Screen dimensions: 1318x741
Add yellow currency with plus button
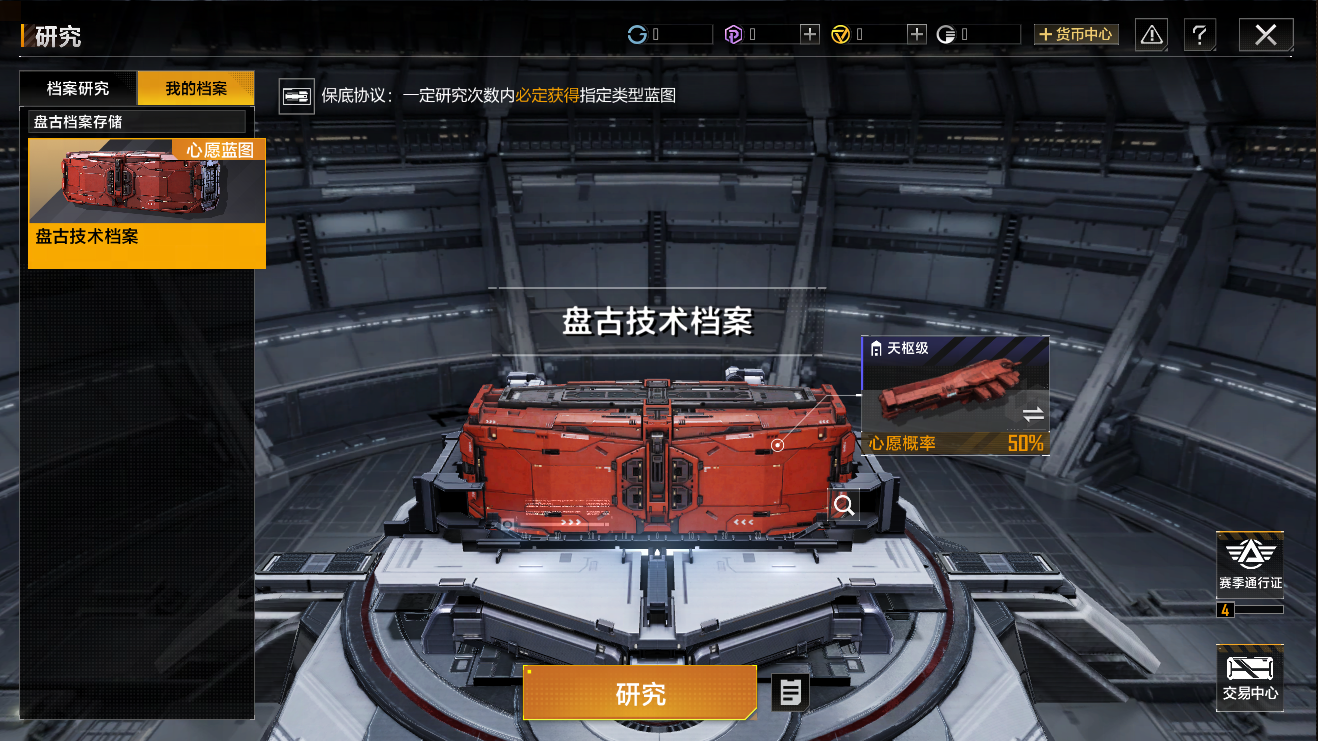pyautogui.click(x=917, y=35)
